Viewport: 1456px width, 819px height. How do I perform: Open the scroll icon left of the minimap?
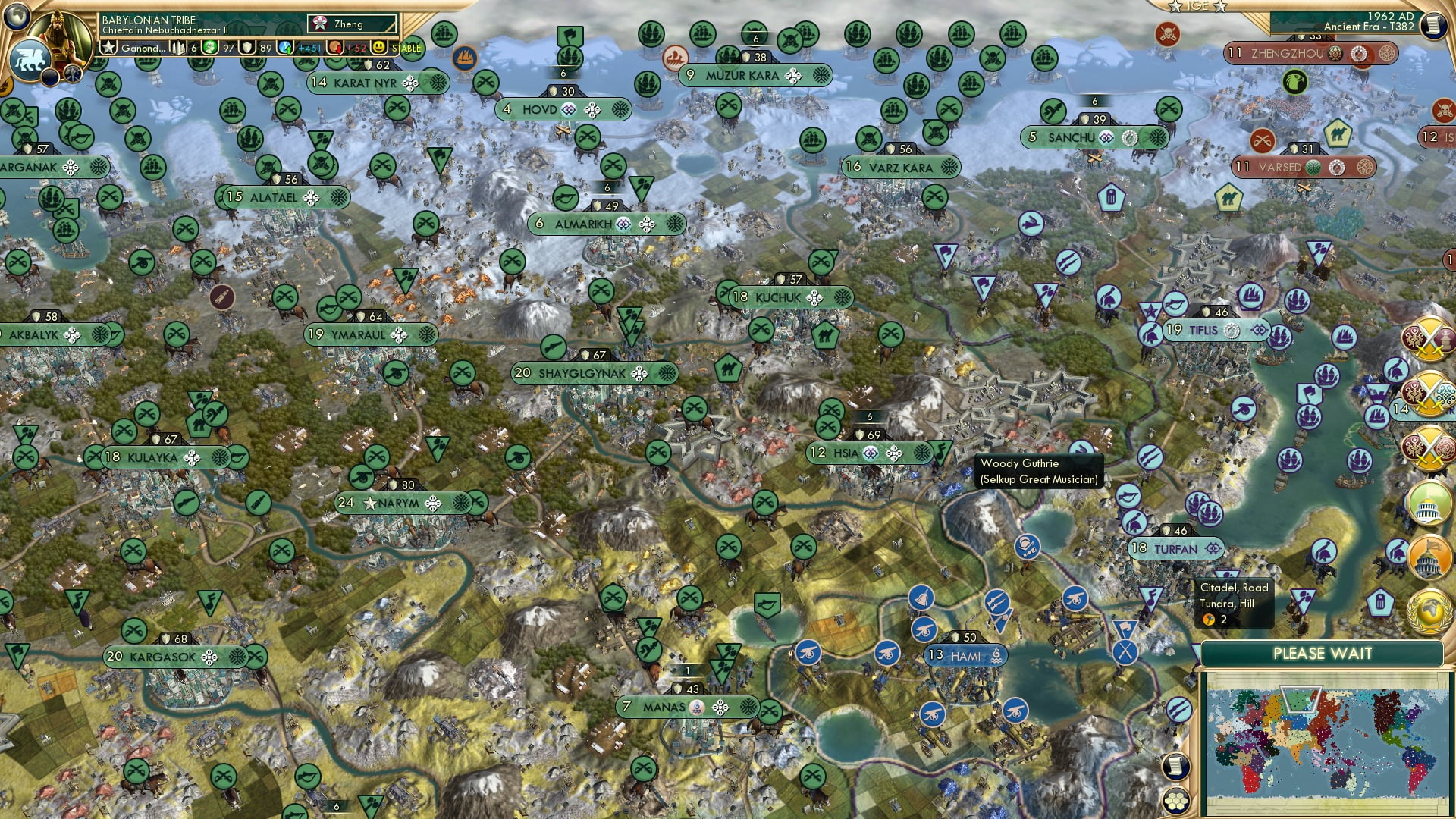click(x=1175, y=766)
